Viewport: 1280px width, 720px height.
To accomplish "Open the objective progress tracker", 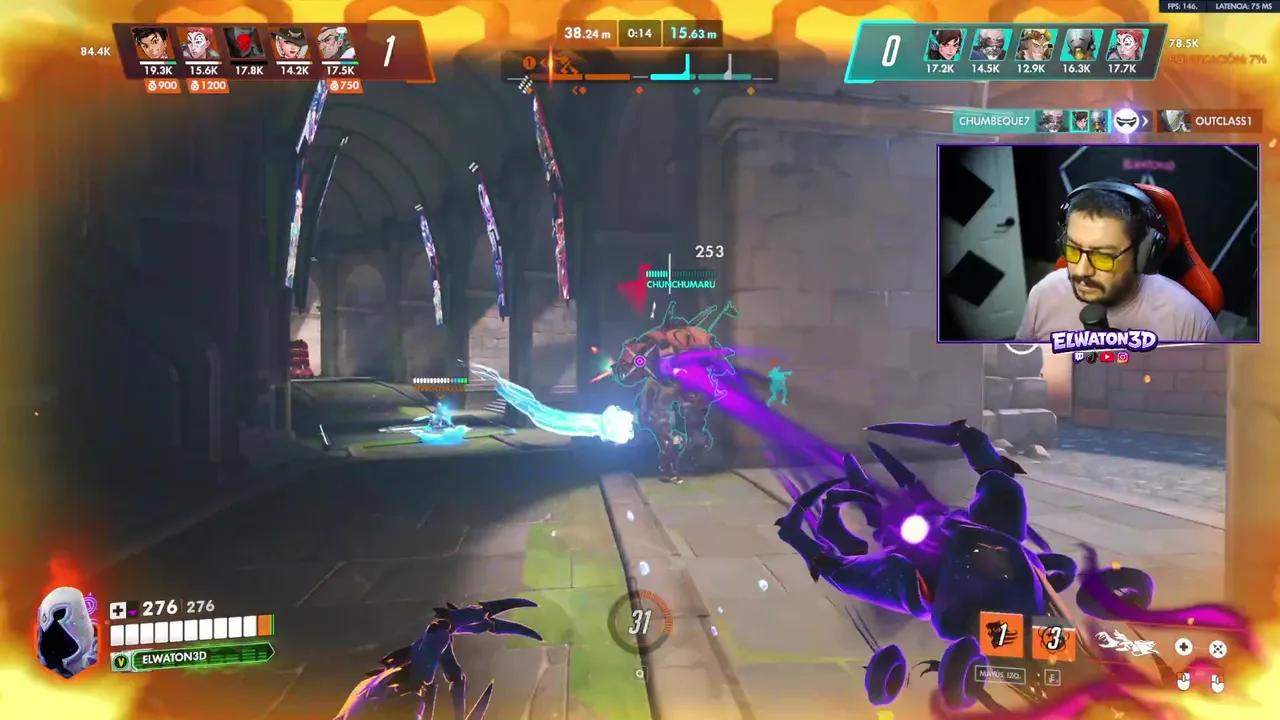I will pyautogui.click(x=640, y=68).
